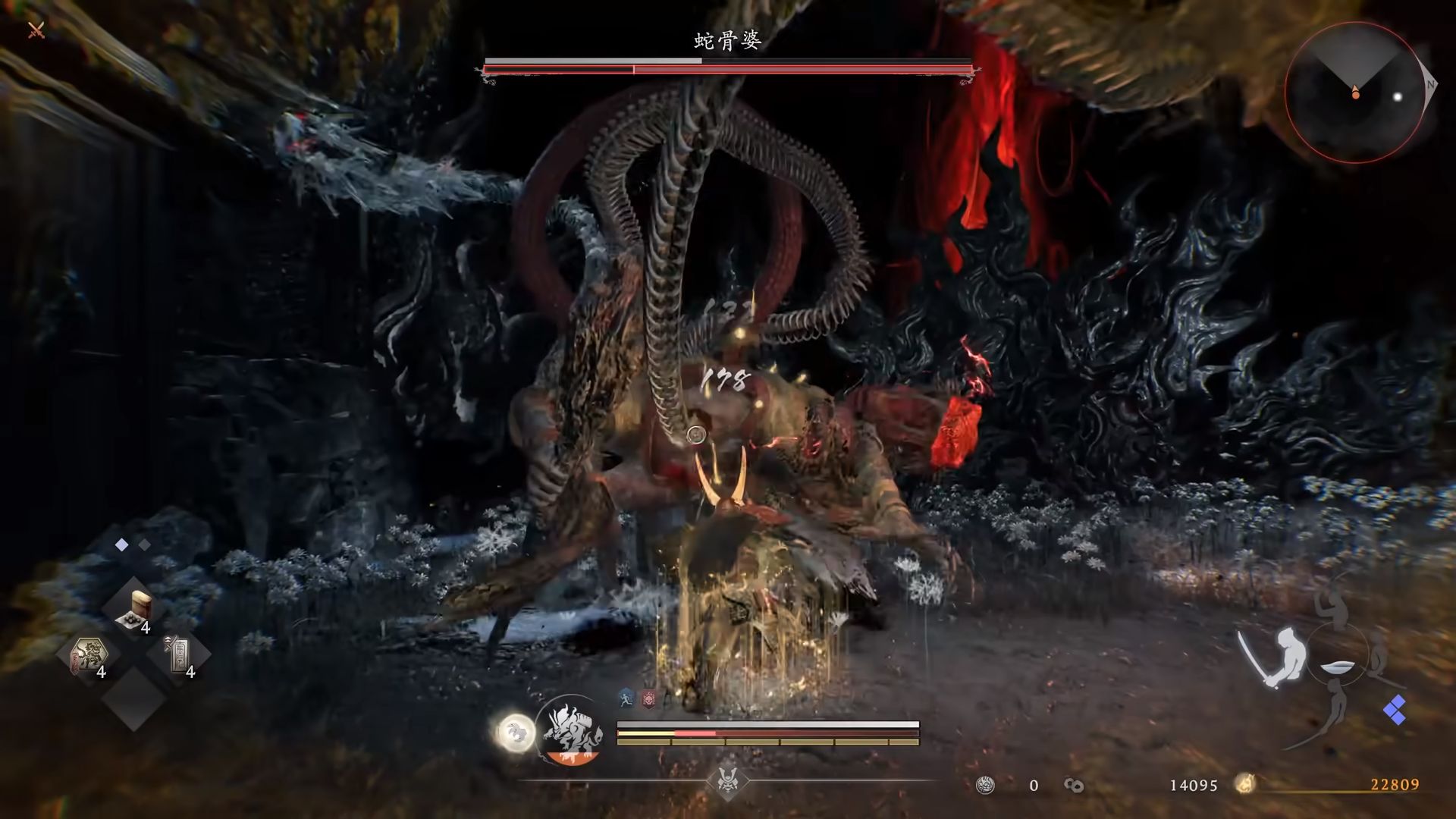Click the running figure buff icon
Viewport: 1456px width, 819px height.
click(626, 698)
